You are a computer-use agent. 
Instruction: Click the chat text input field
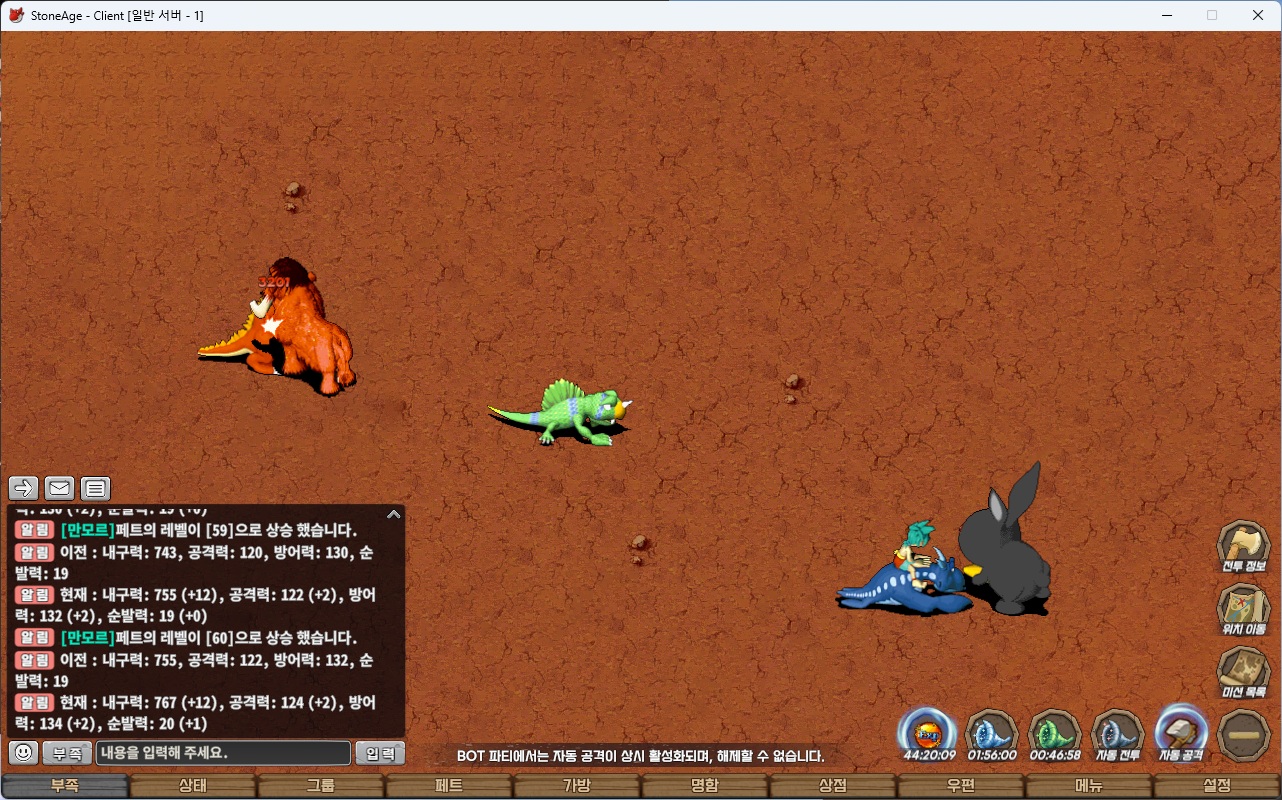click(223, 753)
